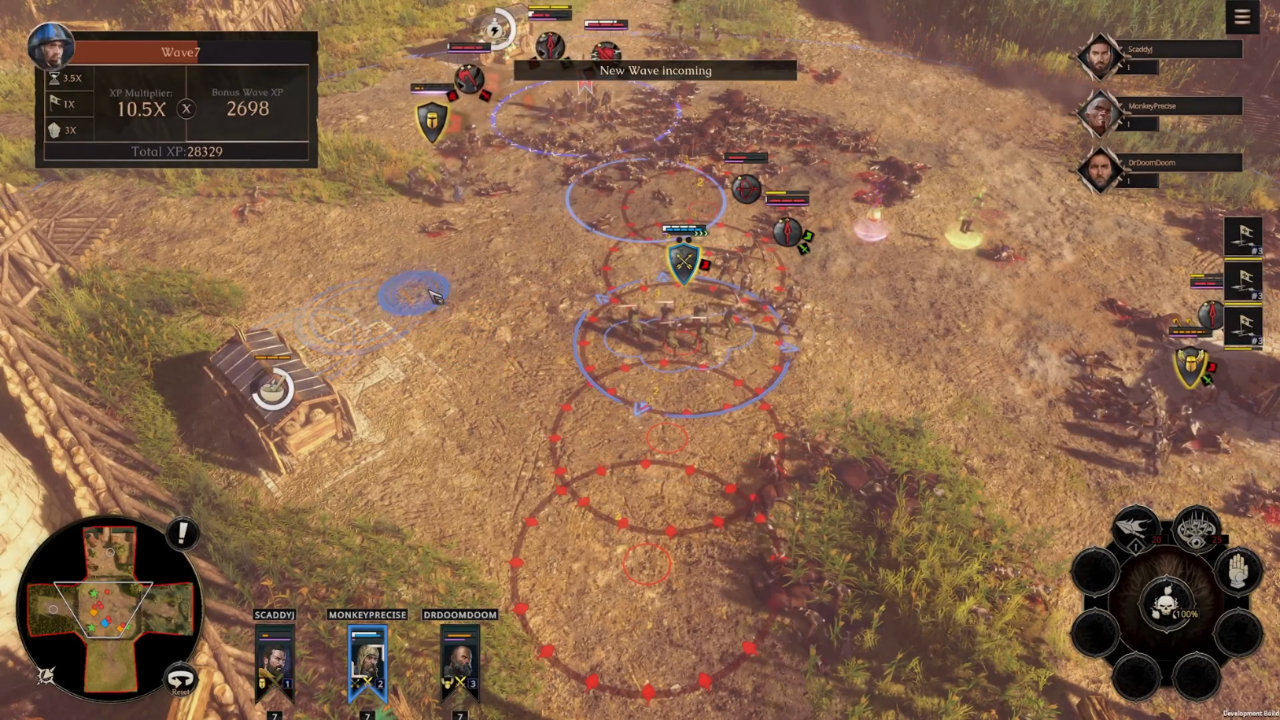Select Scaddyj player portrait in the list

(x=1100, y=57)
